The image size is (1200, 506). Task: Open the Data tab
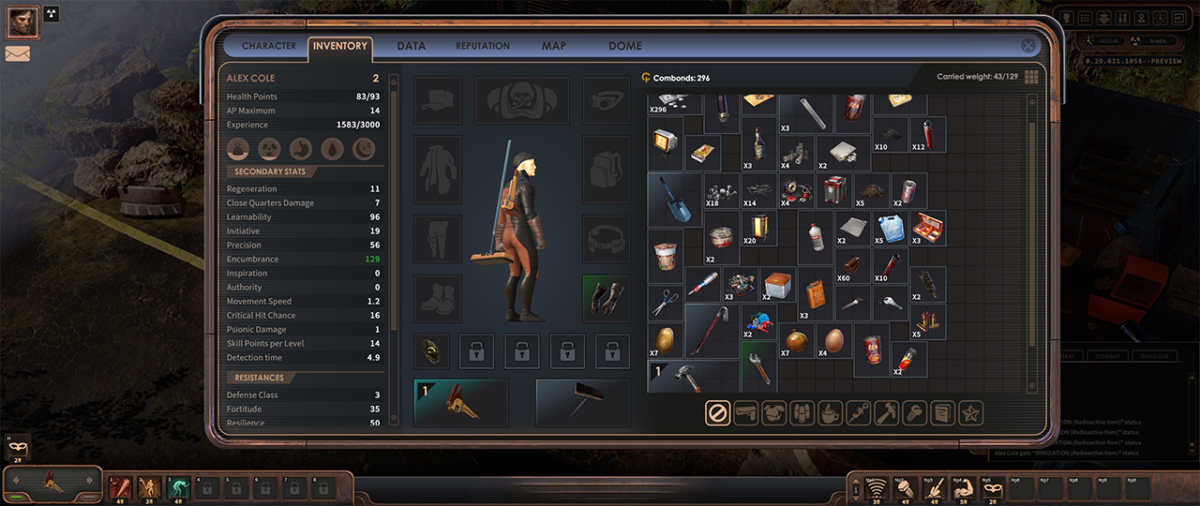tap(411, 46)
